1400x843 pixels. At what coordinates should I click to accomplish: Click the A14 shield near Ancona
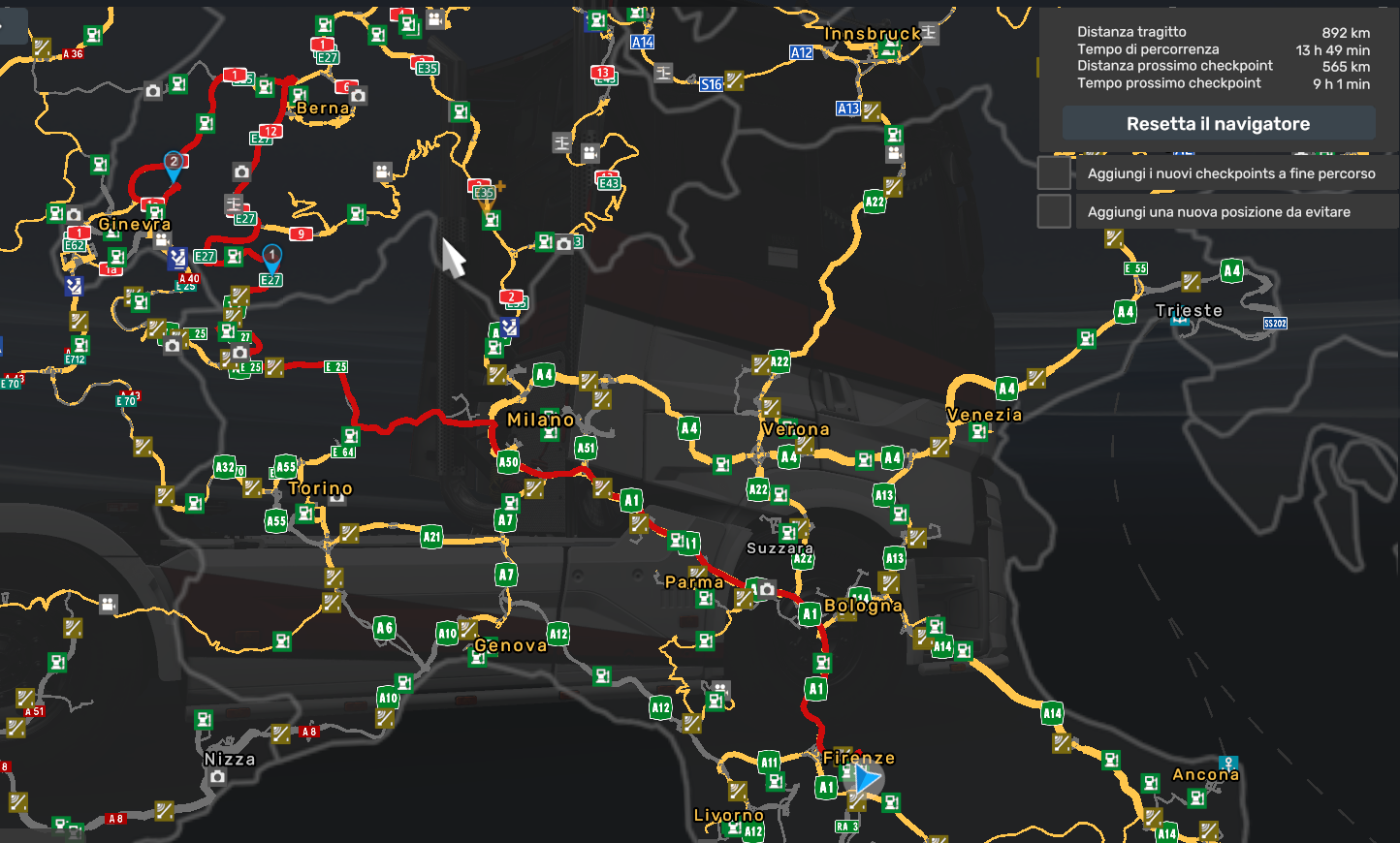[x=1167, y=831]
